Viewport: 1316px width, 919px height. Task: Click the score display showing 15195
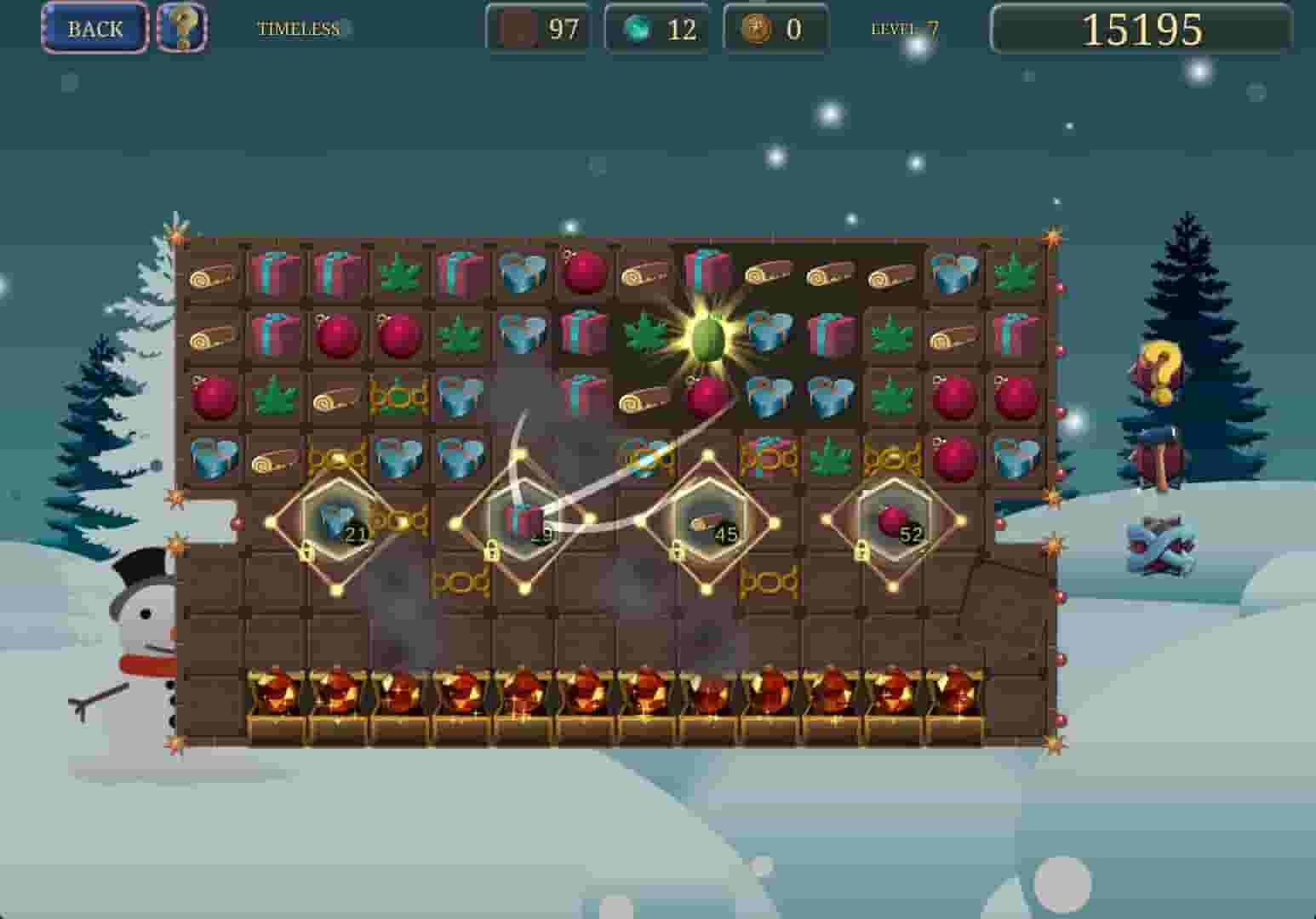click(1141, 28)
